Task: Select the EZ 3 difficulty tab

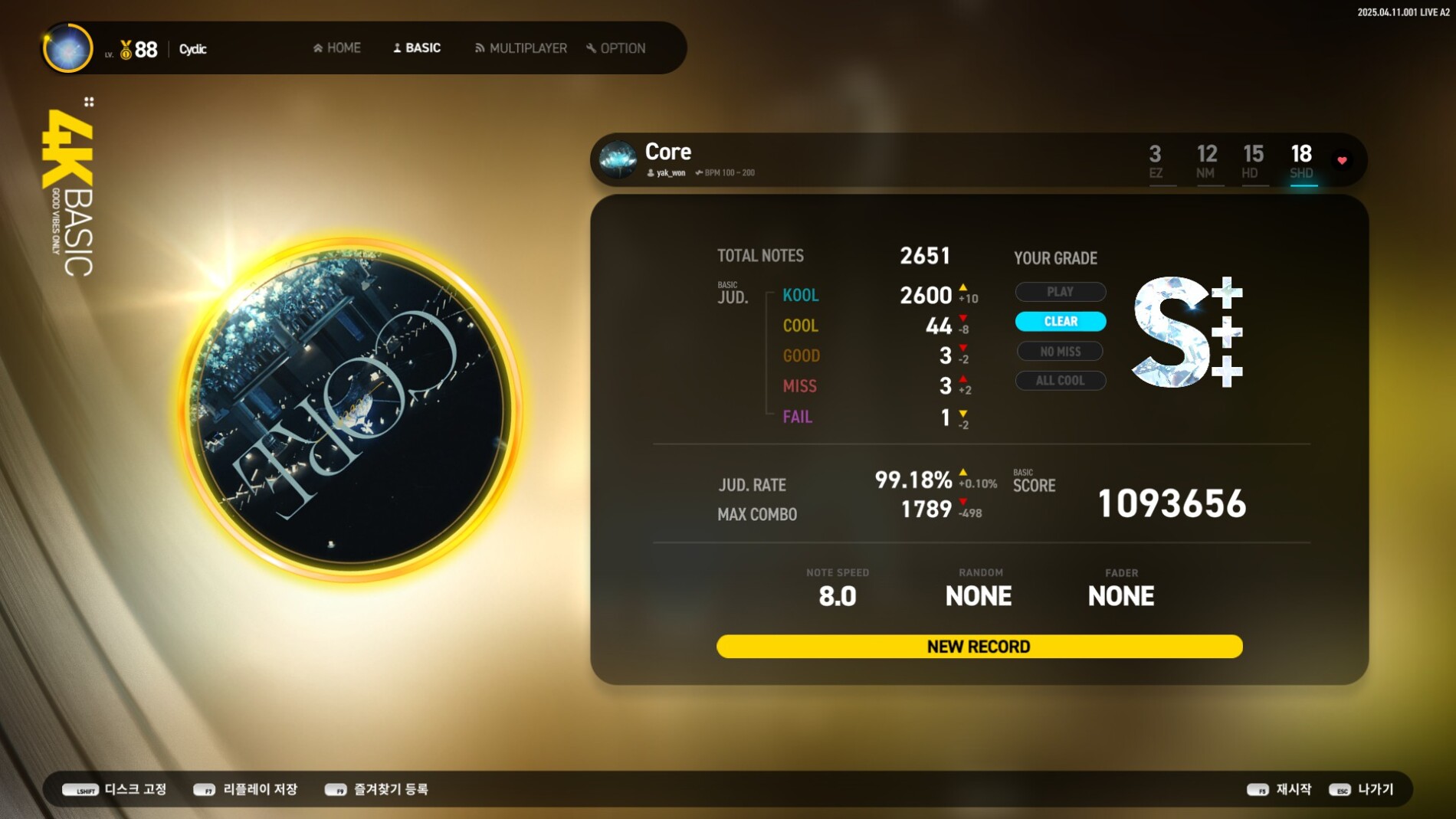Action: tap(1156, 161)
